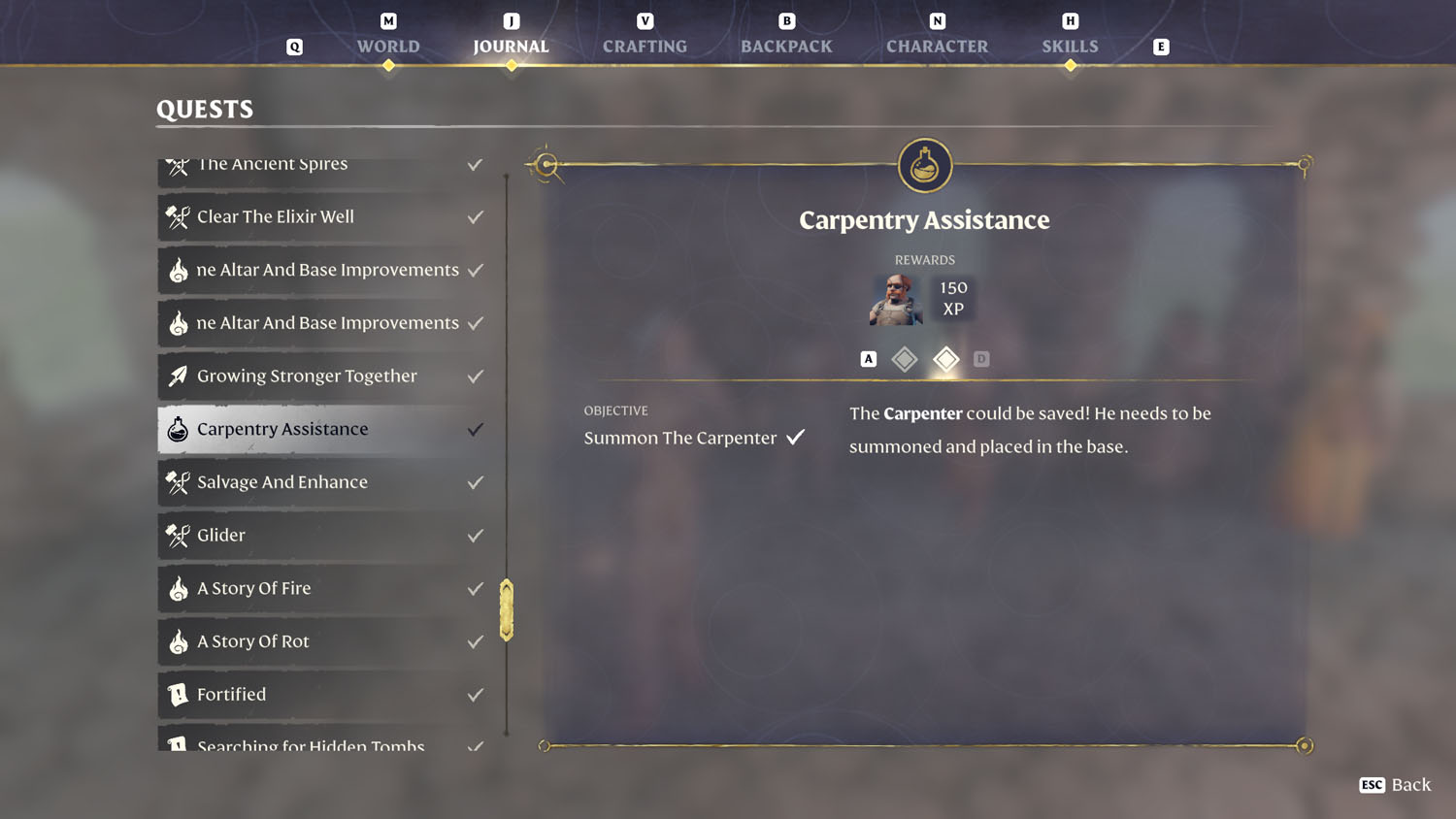
Task: Click the book icon next to Searching for Hidden Tombs
Action: pyautogui.click(x=179, y=745)
